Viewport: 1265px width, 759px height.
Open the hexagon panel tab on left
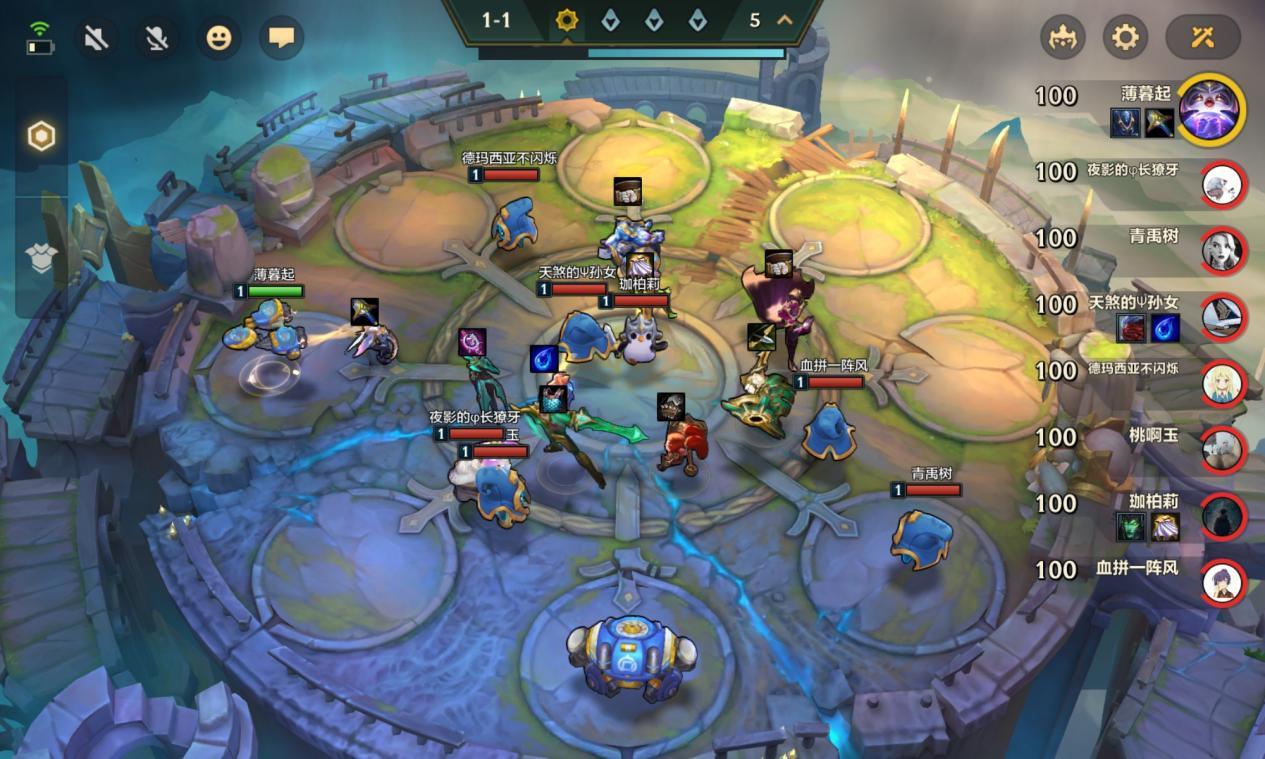(41, 136)
